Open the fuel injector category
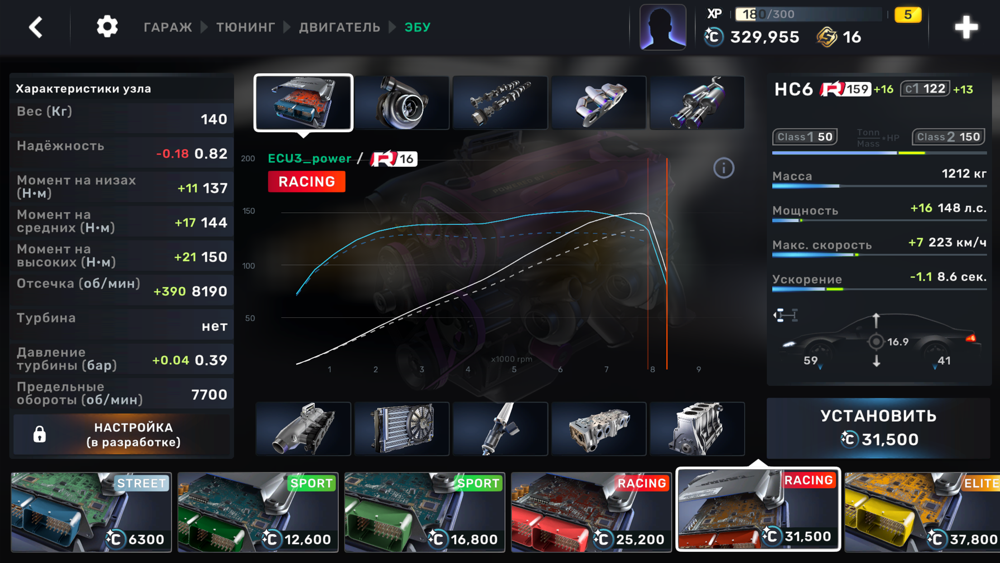 [499, 429]
